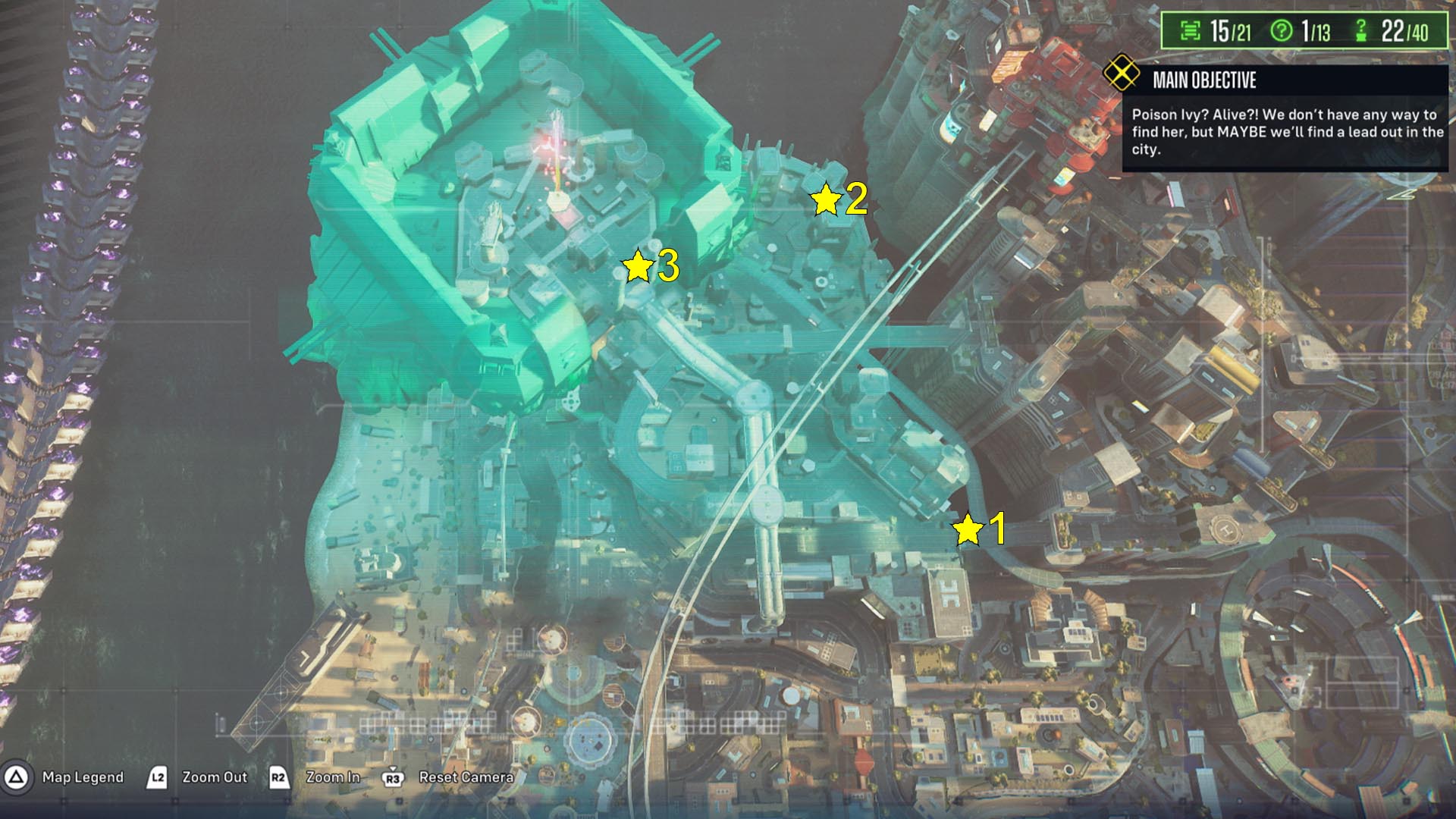Screen dimensions: 1456x819
Task: Click the collectibles counter icon showing 15/21
Action: tap(1191, 30)
